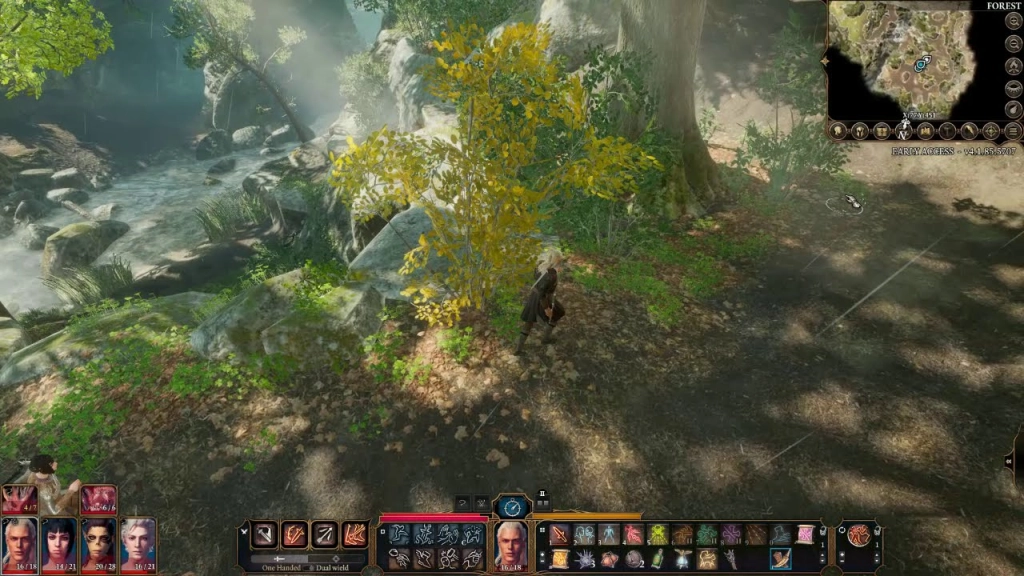Use the sword attack in hotbar slot 1
1024x576 pixels.
coord(560,535)
